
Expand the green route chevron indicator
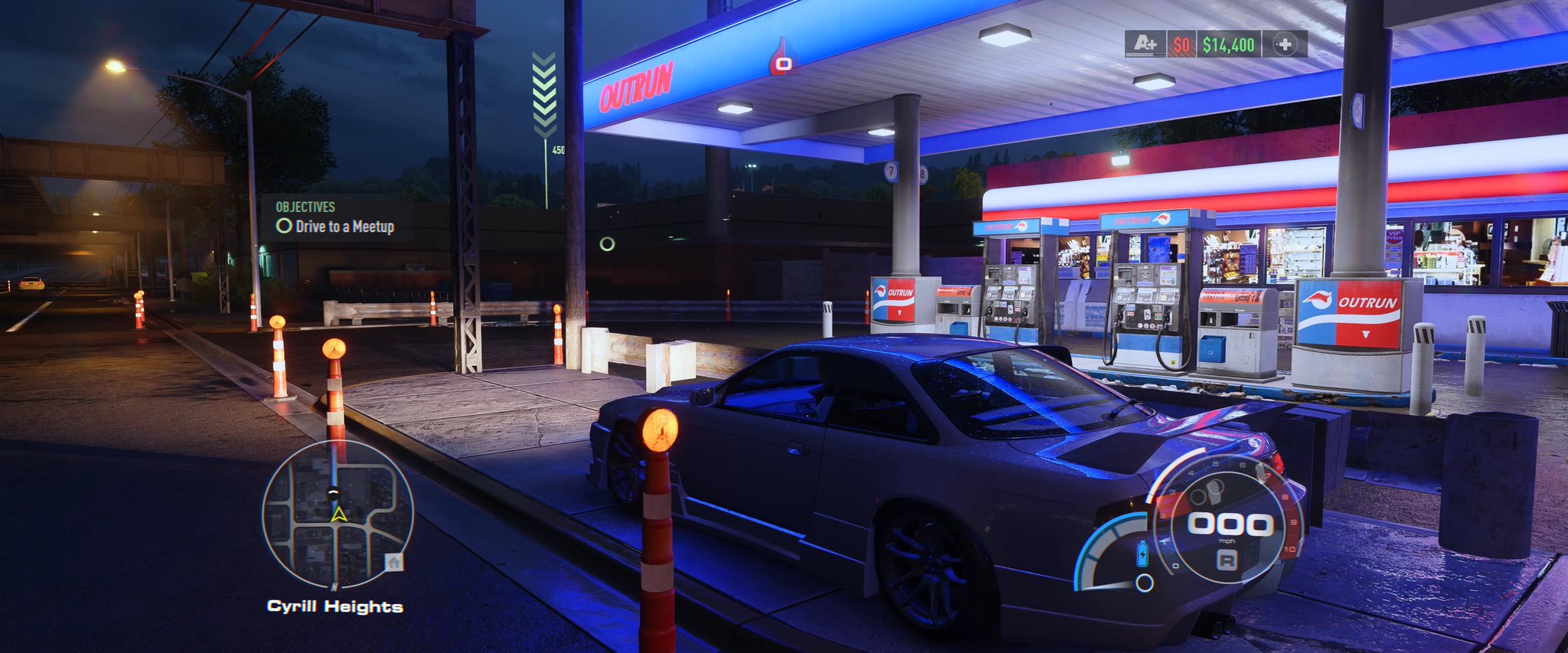click(544, 92)
